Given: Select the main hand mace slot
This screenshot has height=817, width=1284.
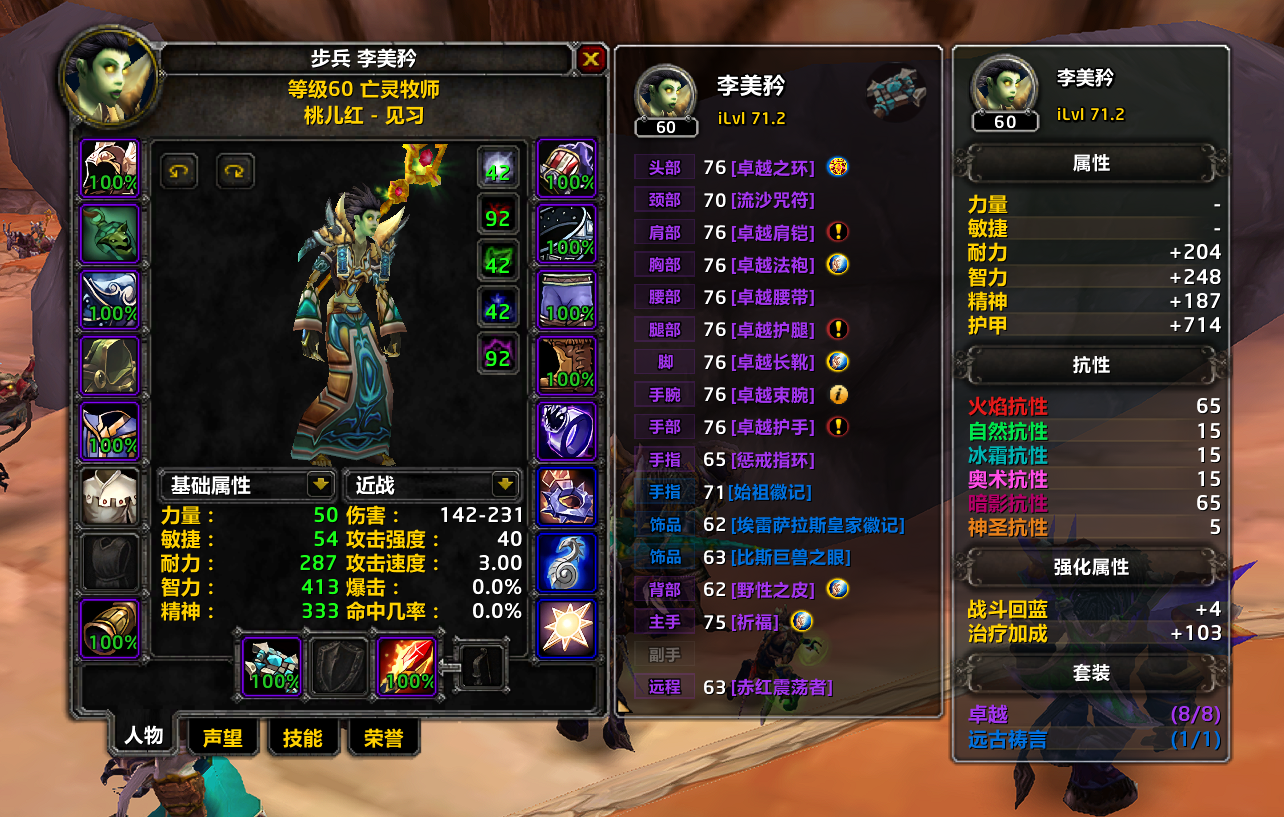Looking at the screenshot, I should coord(272,667).
